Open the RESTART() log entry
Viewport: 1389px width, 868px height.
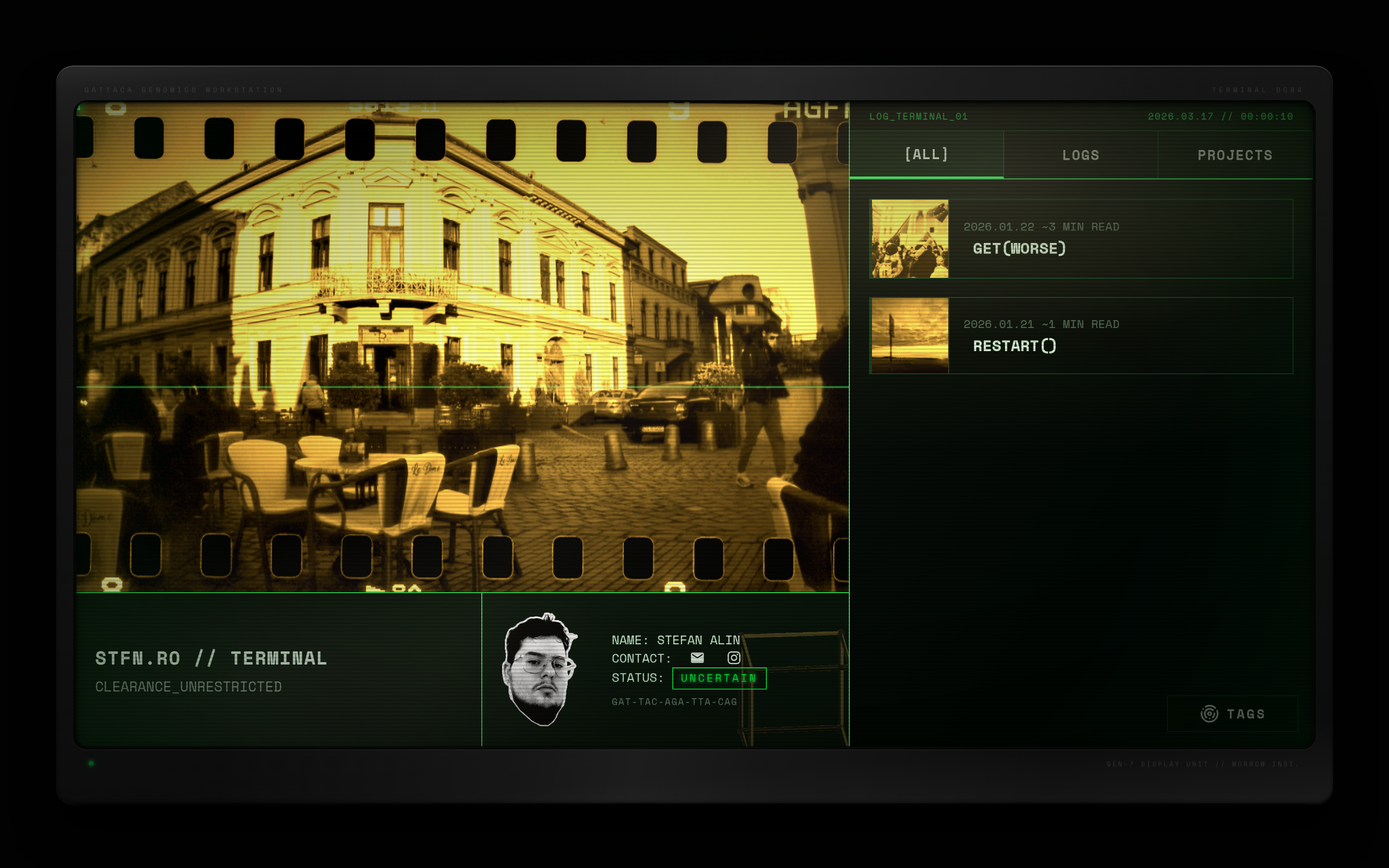point(1014,346)
